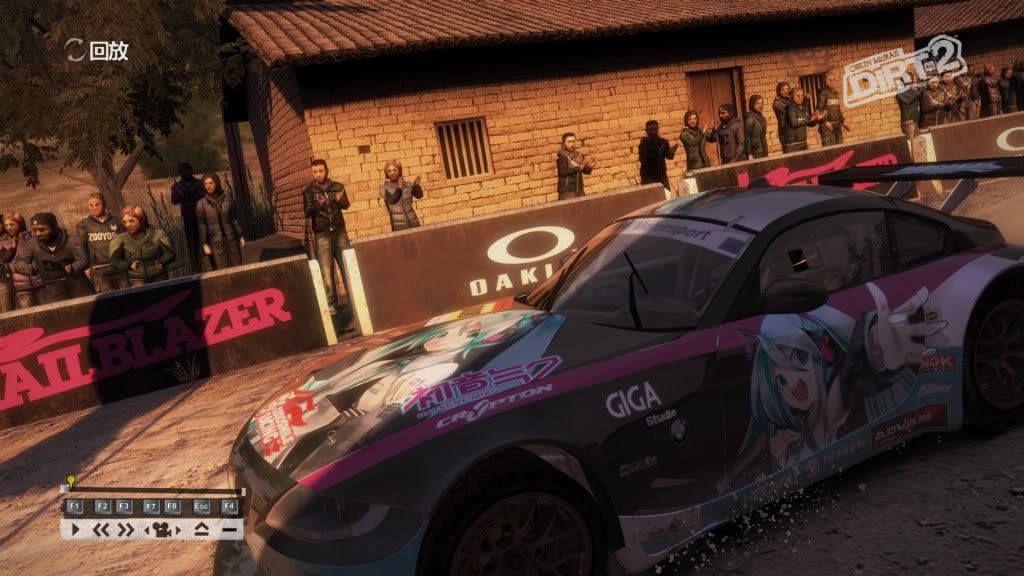1024x576 pixels.
Task: Exit the replay using the eject icon
Action: pos(202,531)
